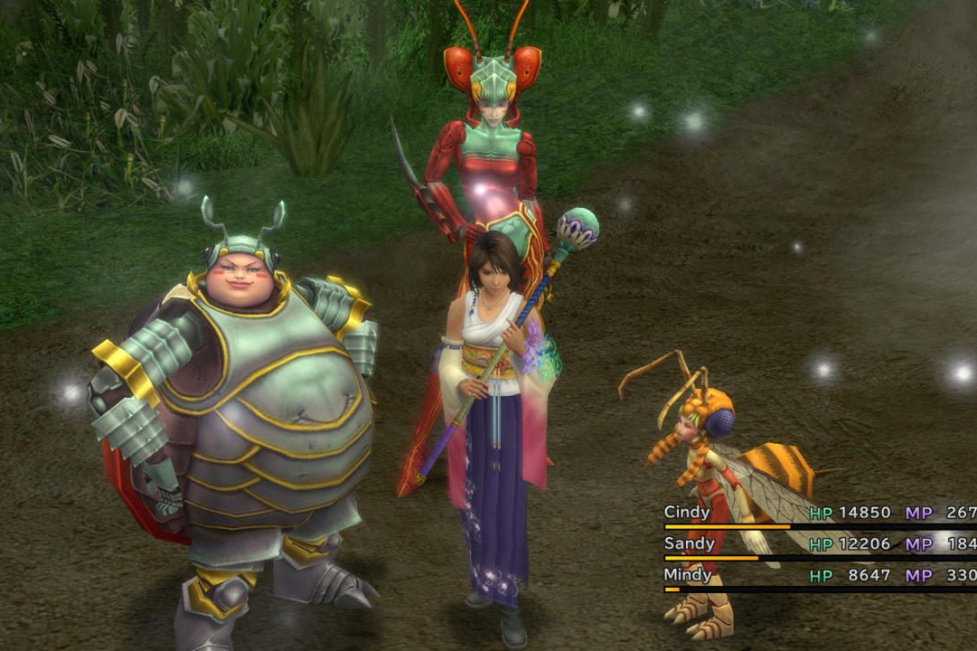Screen dimensions: 977x651
Task: Pick Mindy from the party status list
Action: pos(688,576)
